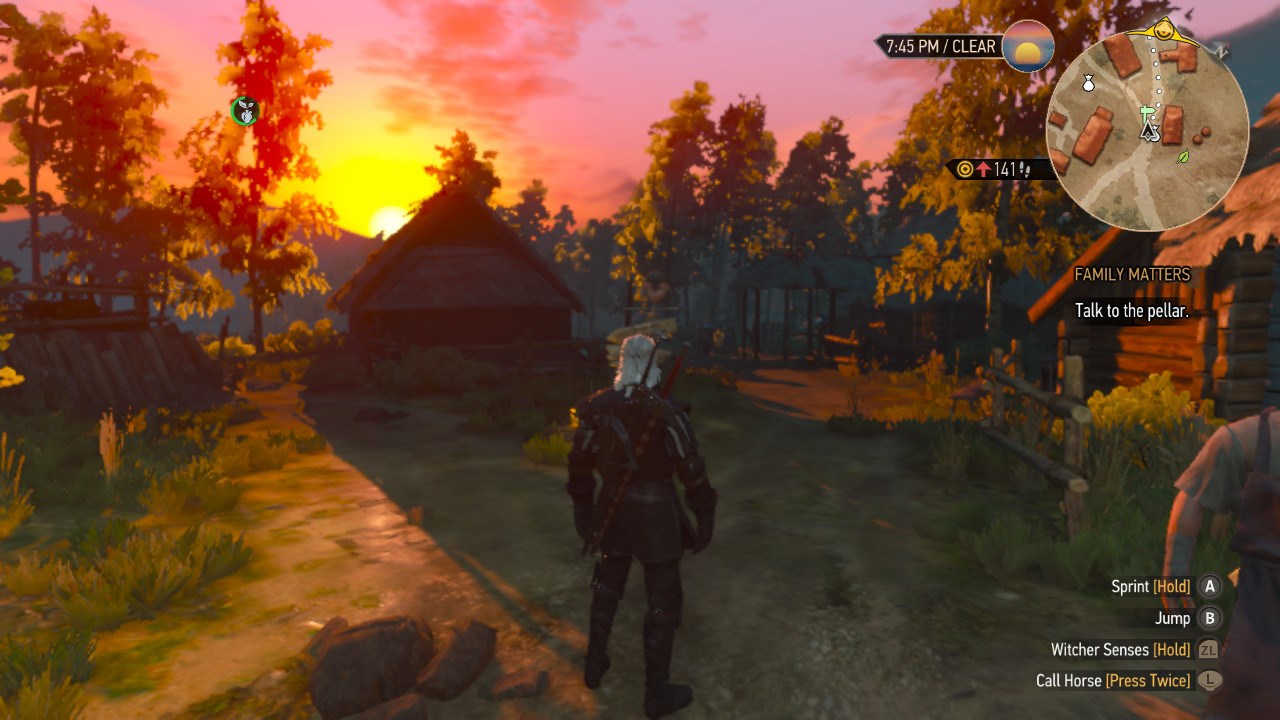Click the yellow quest area banner atop the minimap
Image resolution: width=1280 pixels, height=720 pixels.
[1163, 31]
